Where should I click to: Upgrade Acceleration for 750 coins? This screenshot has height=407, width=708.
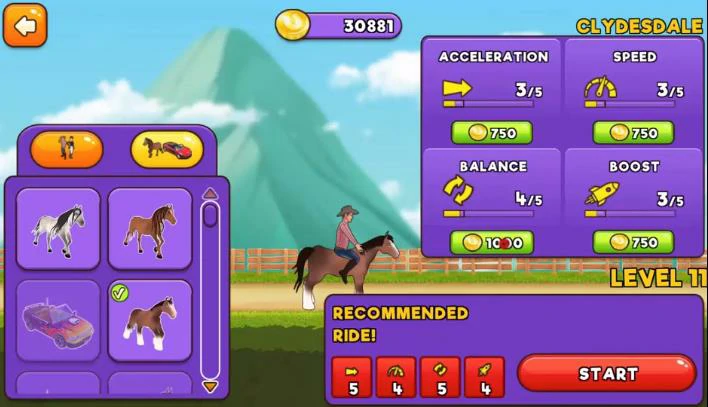tap(491, 133)
